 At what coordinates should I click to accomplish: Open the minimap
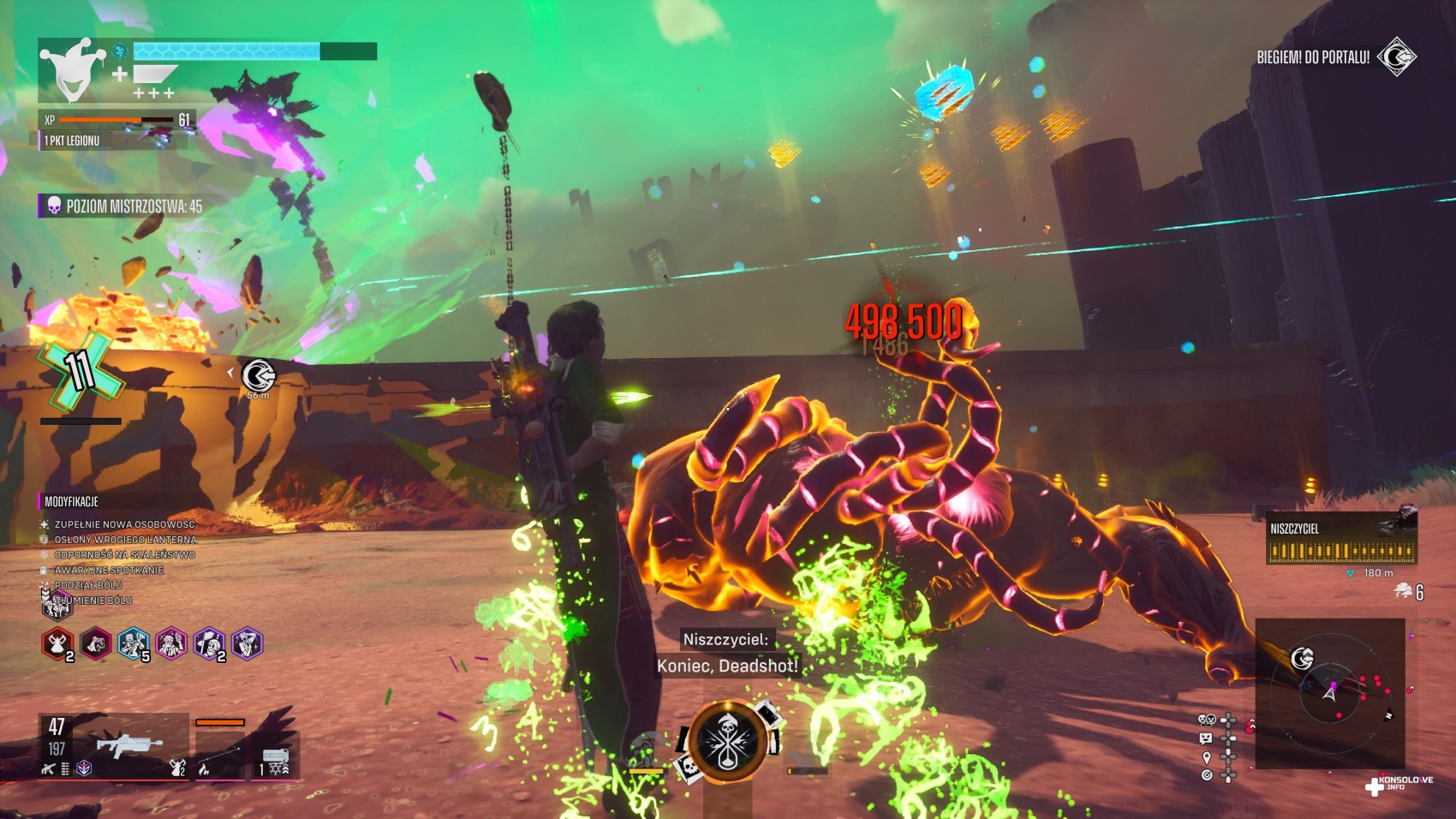(1329, 694)
